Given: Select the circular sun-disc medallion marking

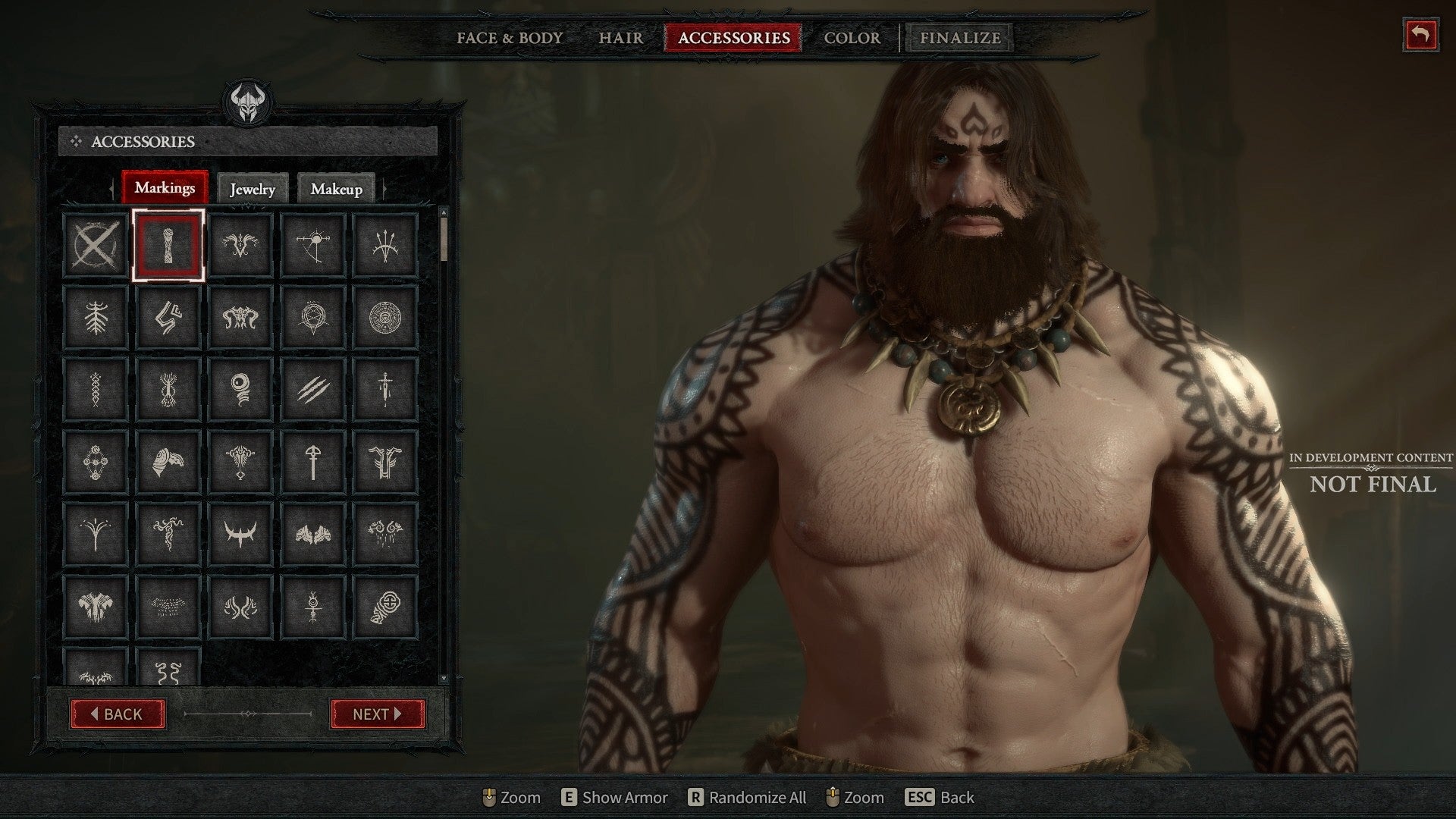Looking at the screenshot, I should point(387,315).
